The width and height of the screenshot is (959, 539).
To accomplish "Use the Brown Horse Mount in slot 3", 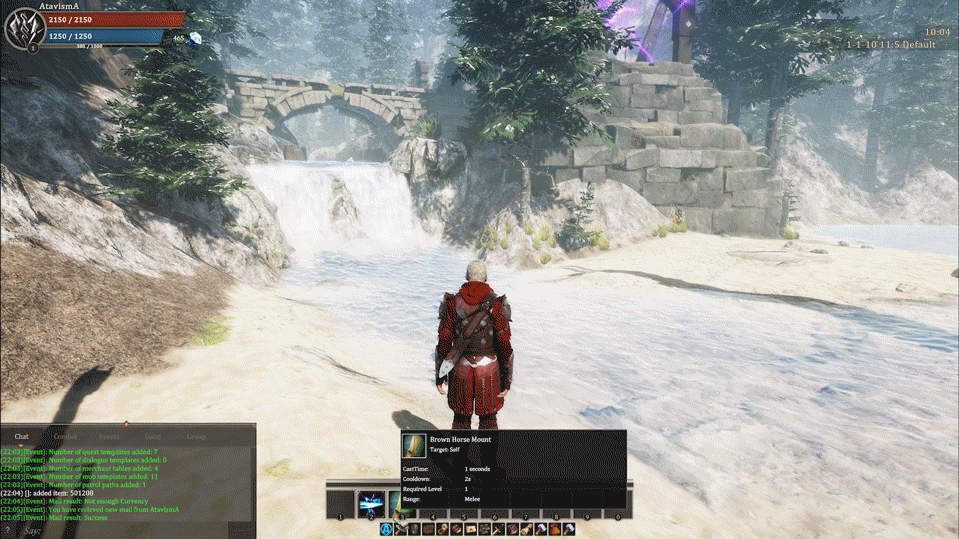I will click(x=402, y=503).
